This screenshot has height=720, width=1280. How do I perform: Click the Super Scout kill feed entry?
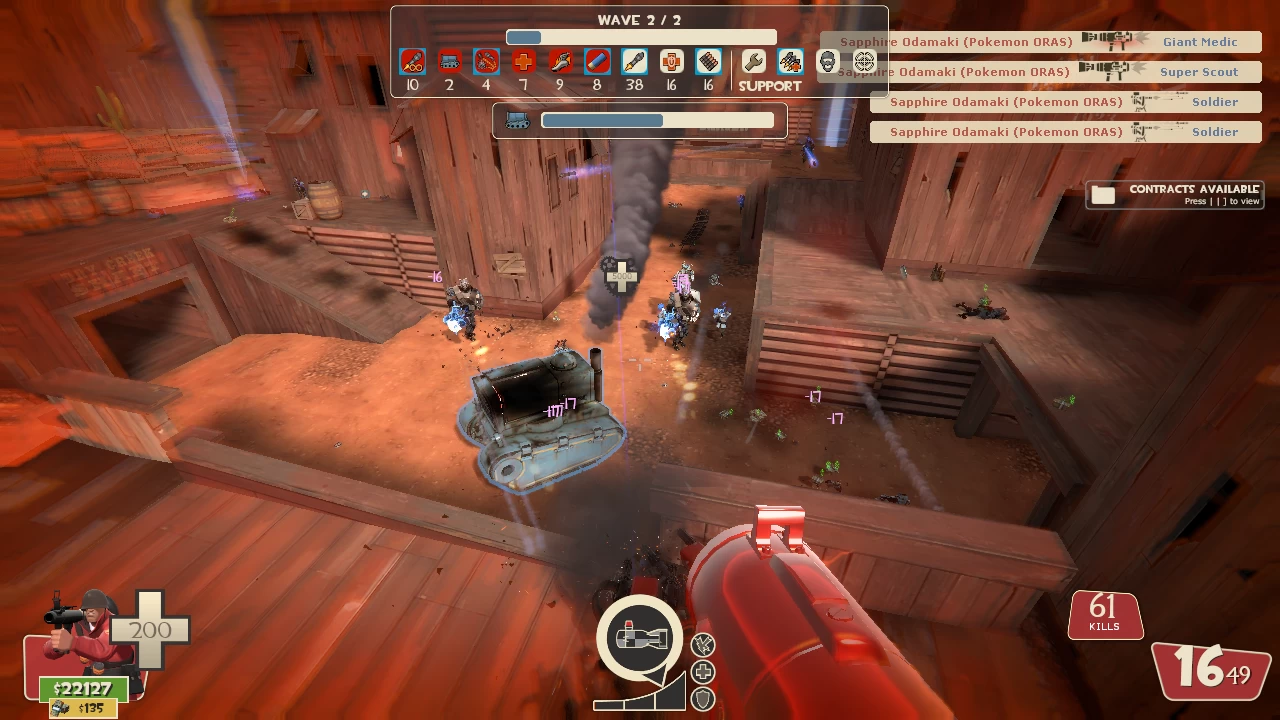coord(1040,72)
